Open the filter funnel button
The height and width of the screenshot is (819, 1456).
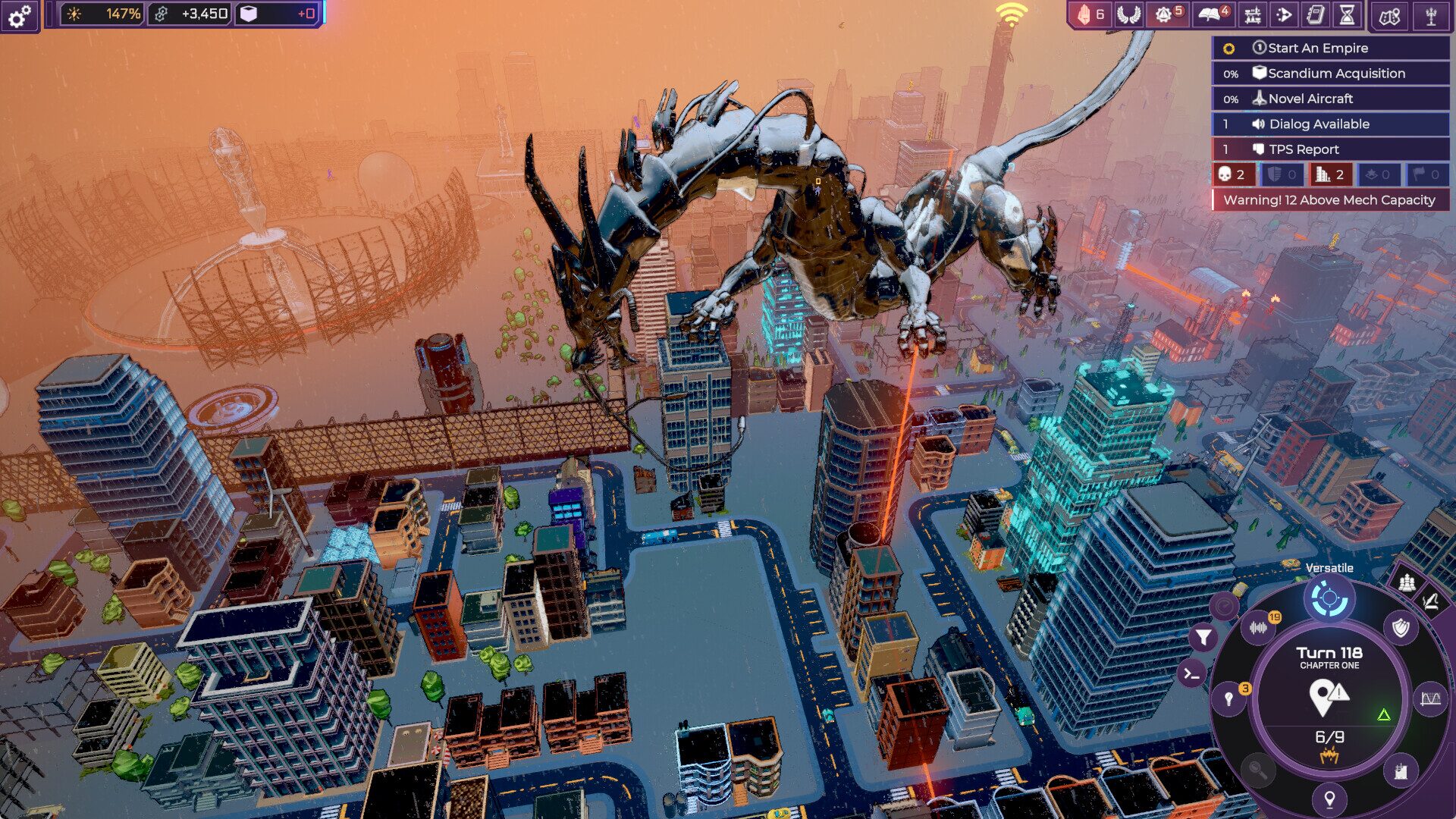(x=1203, y=638)
